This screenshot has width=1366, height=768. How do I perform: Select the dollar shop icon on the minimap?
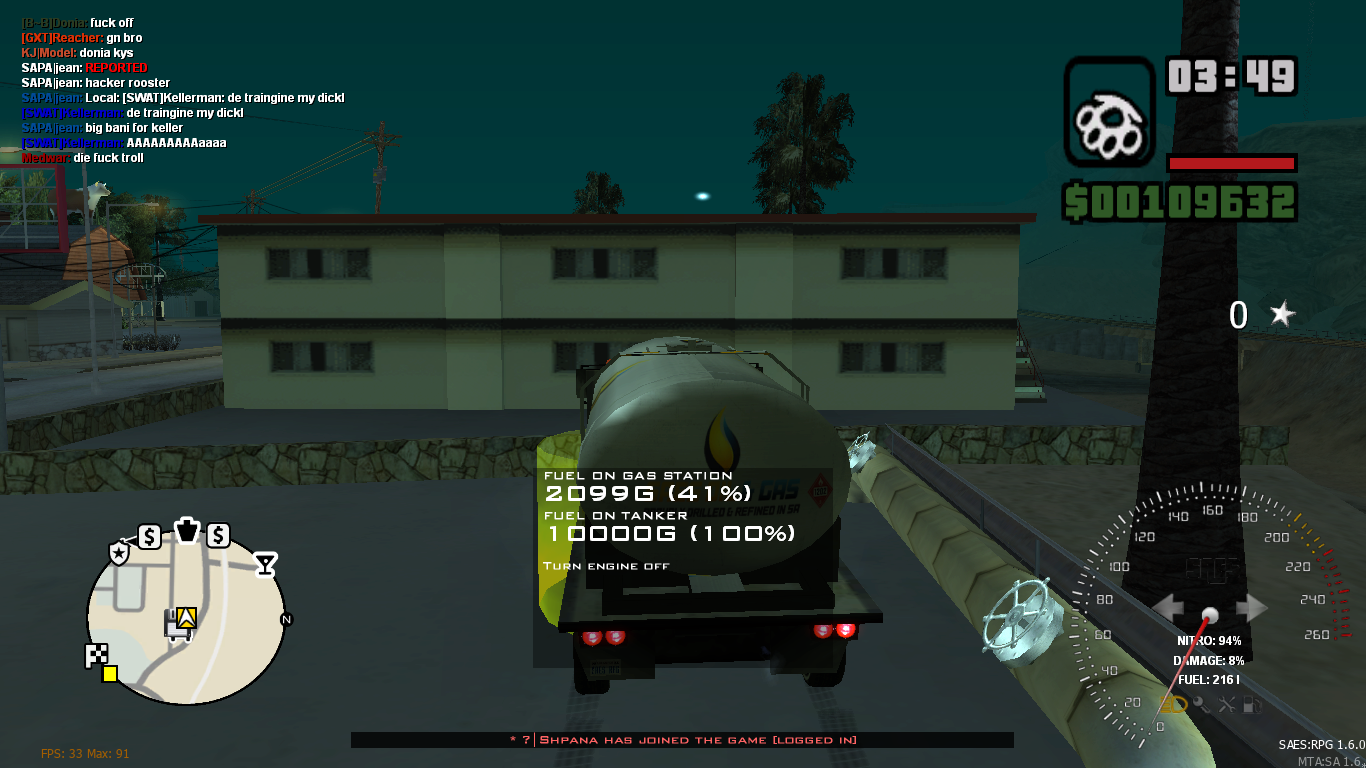coord(150,536)
